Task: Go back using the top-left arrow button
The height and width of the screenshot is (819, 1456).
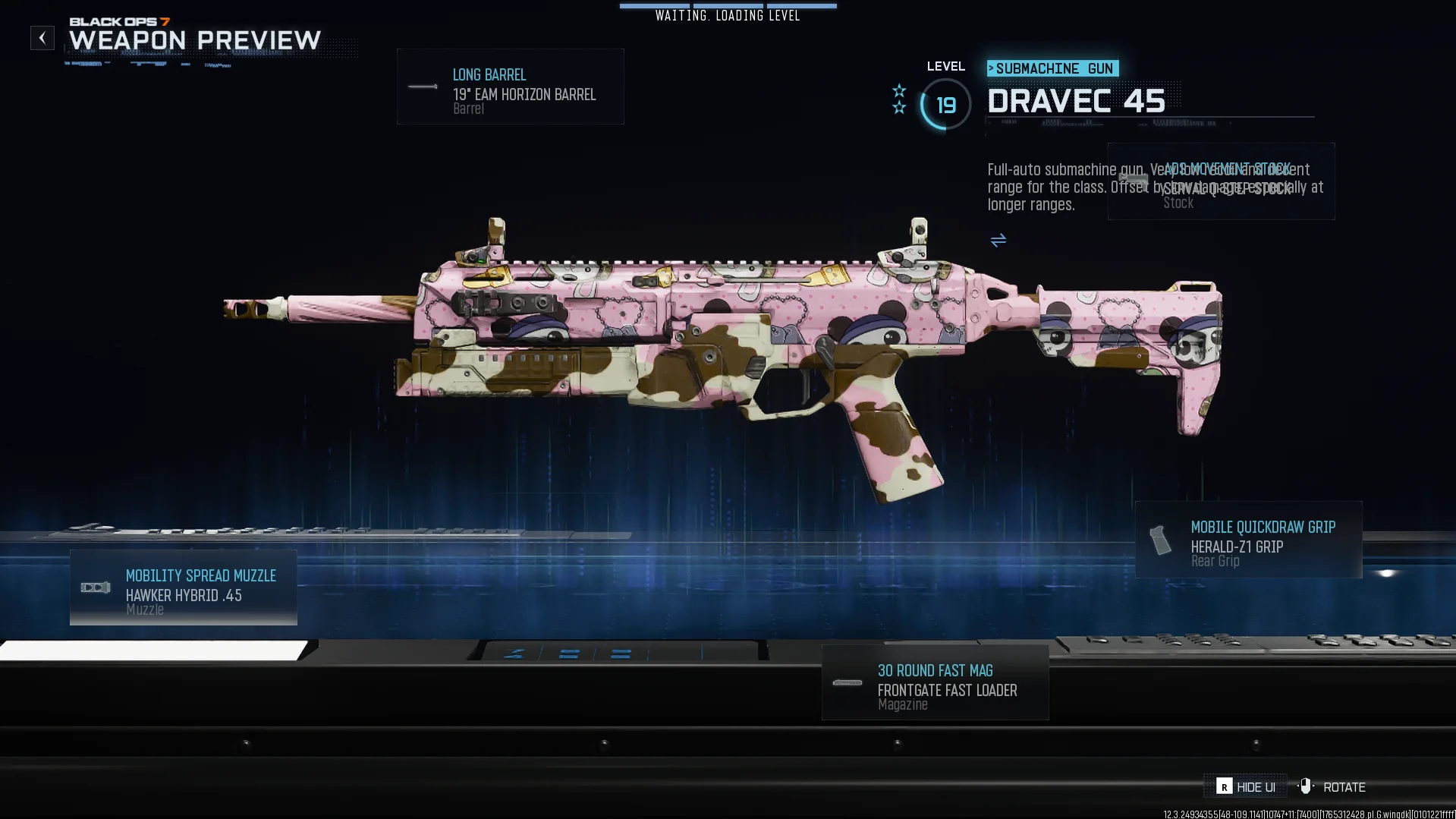Action: [42, 38]
